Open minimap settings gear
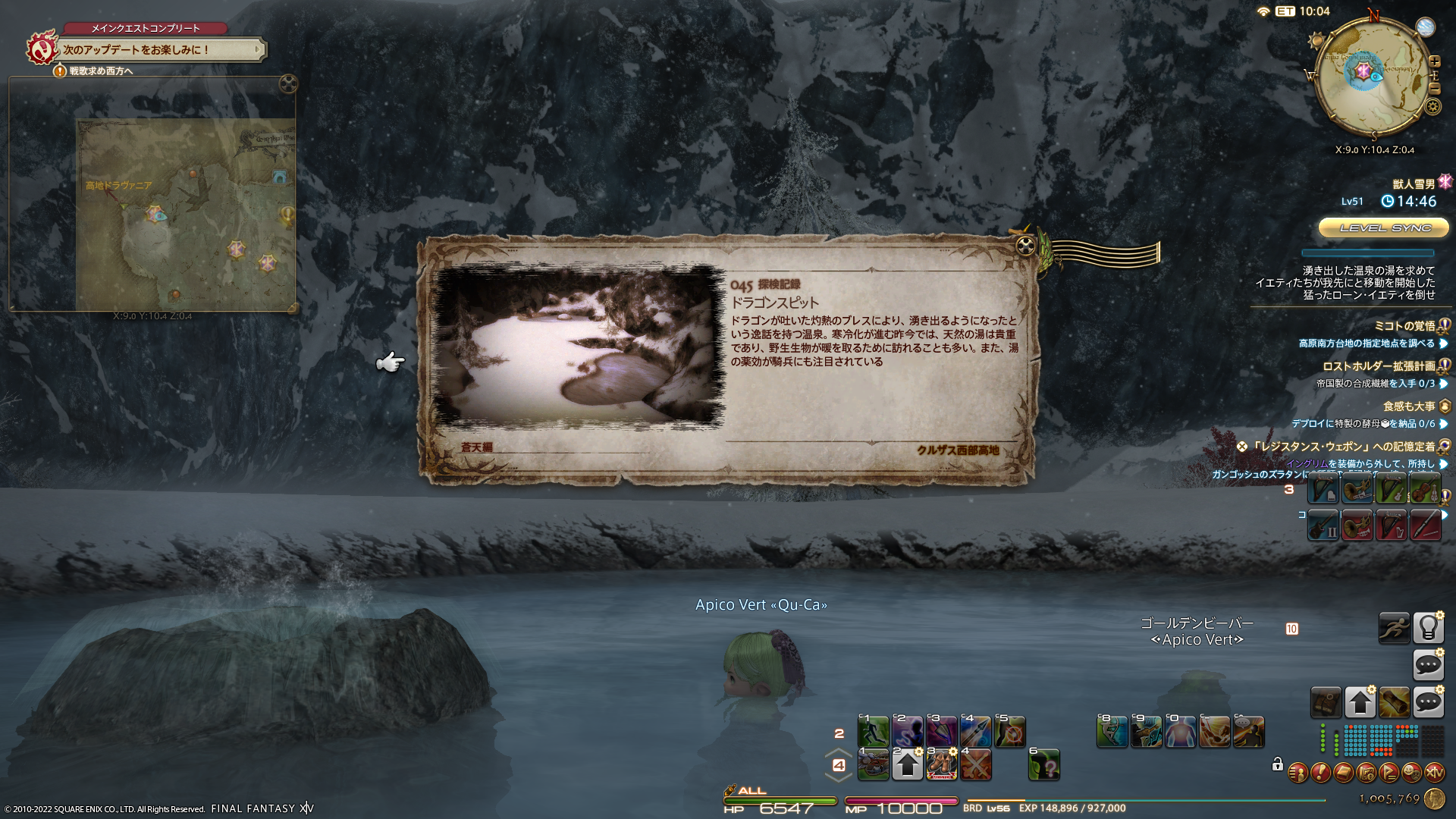 (1432, 106)
